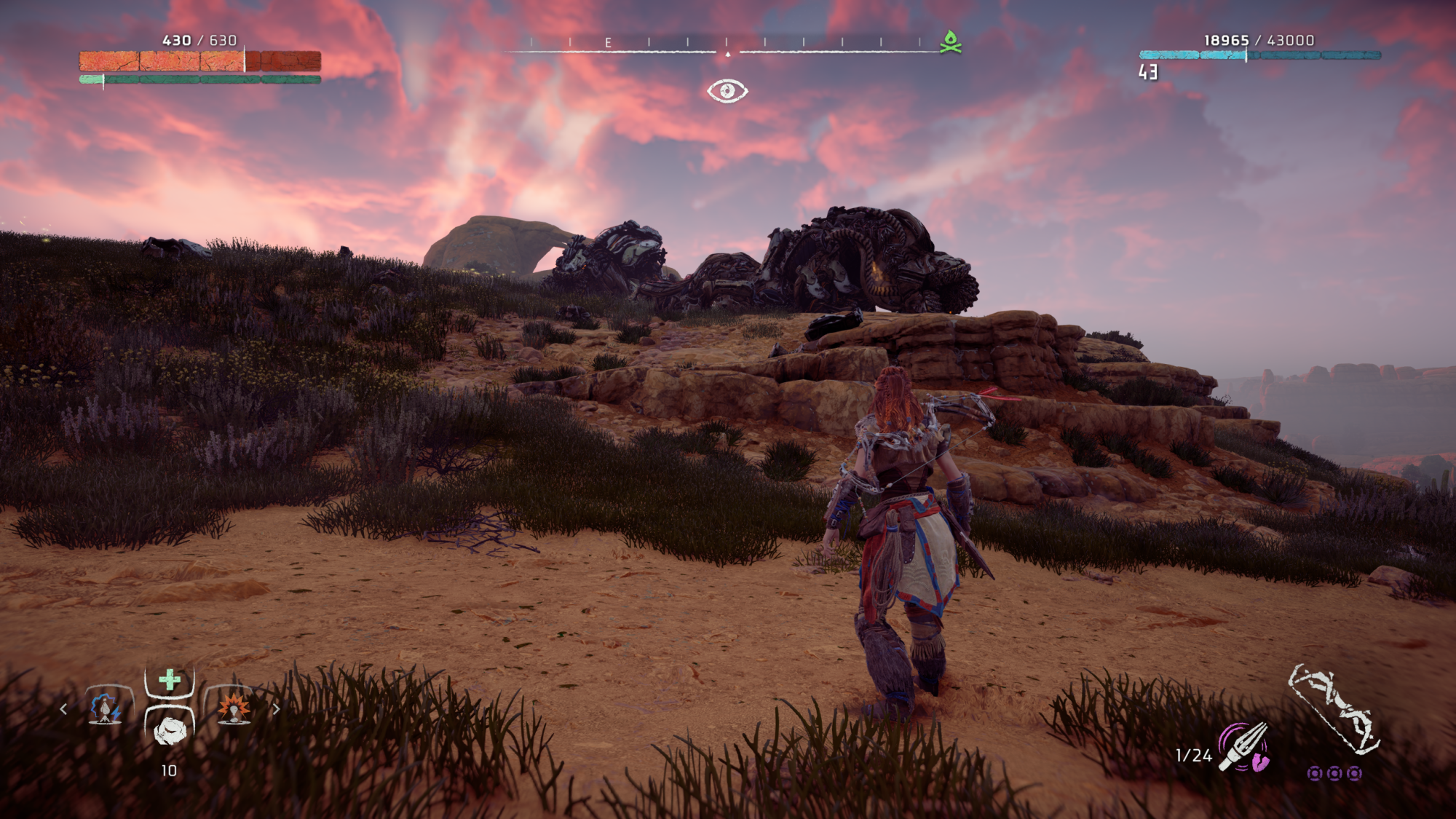Click the stealth eye visibility indicator
Viewport: 1456px width, 819px height.
coord(727,91)
